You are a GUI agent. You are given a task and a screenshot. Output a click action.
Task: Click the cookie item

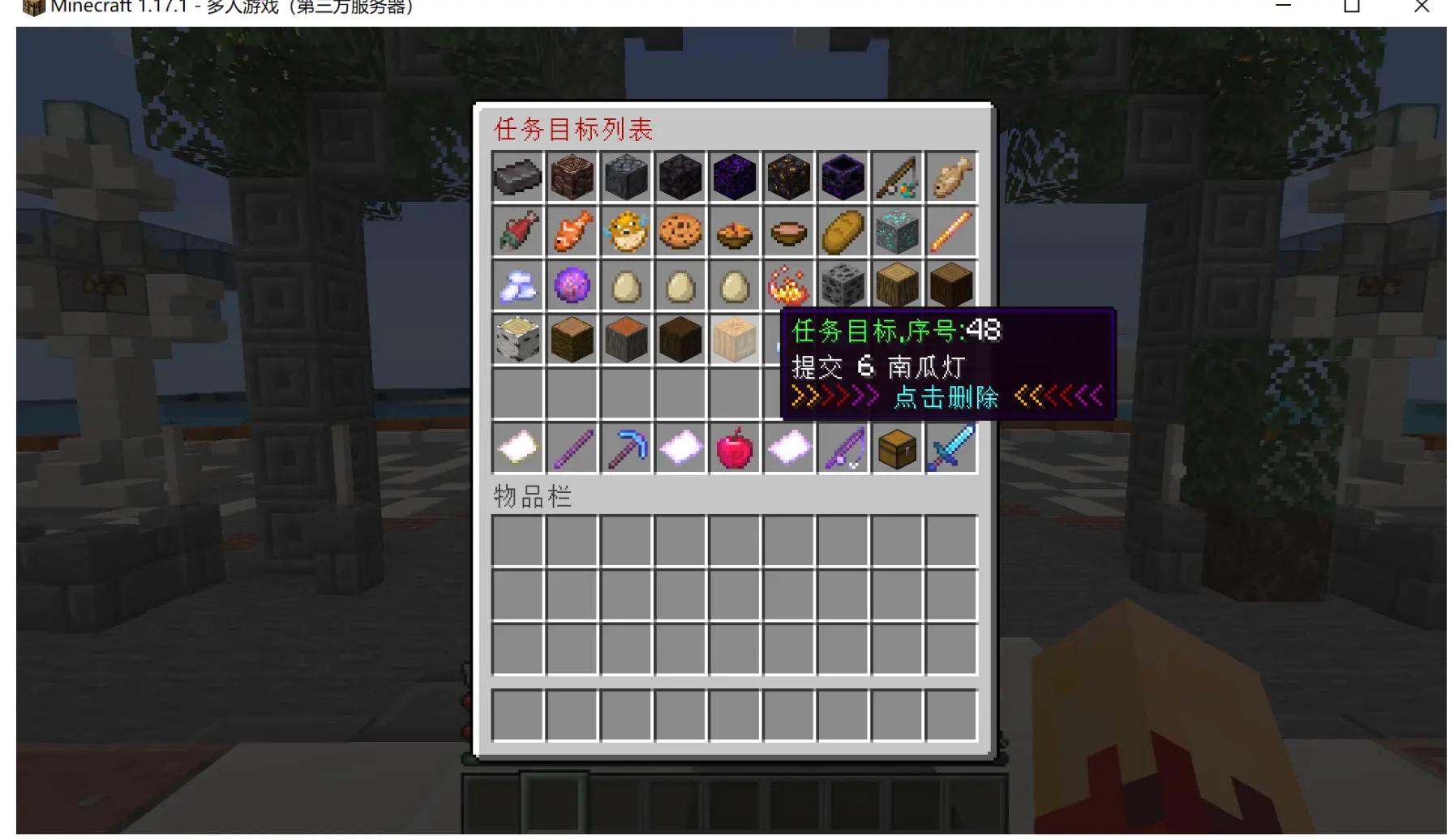coord(680,231)
